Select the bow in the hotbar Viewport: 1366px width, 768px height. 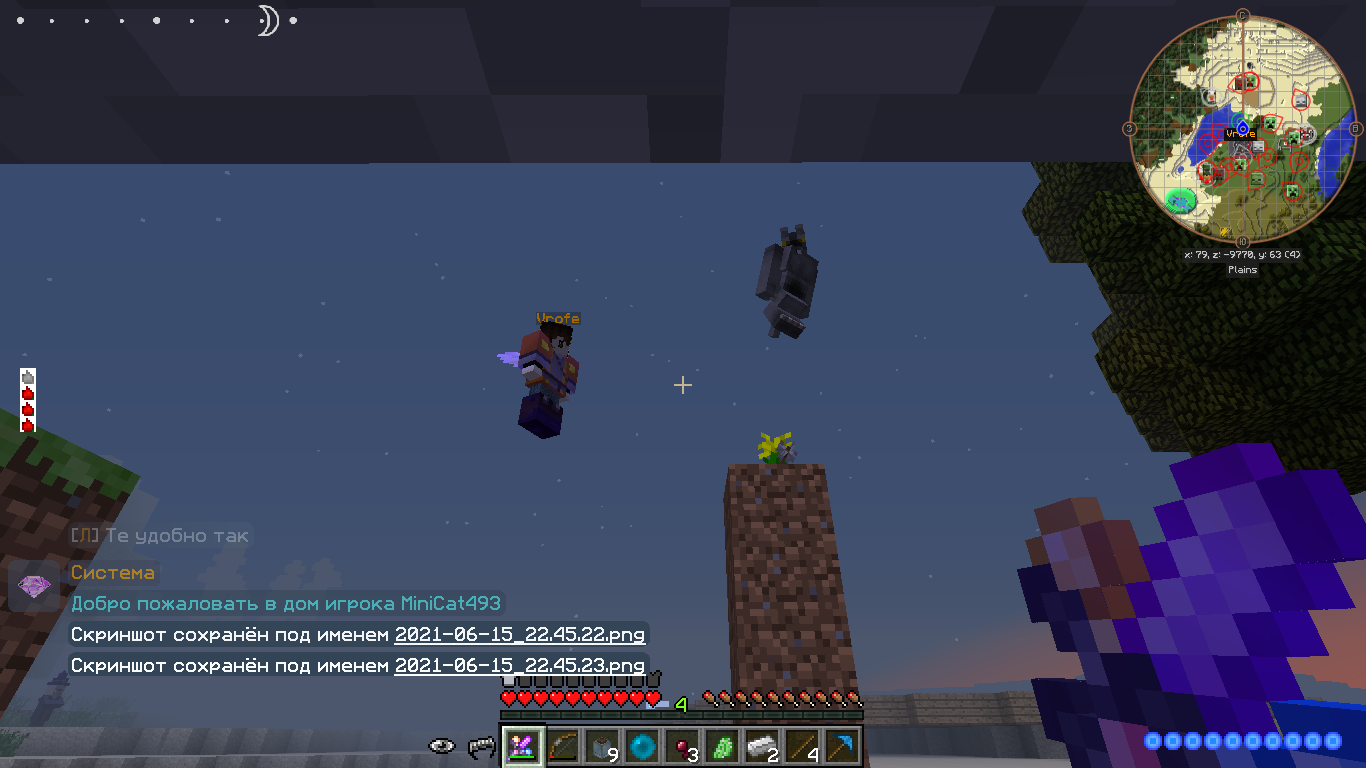pyautogui.click(x=562, y=746)
